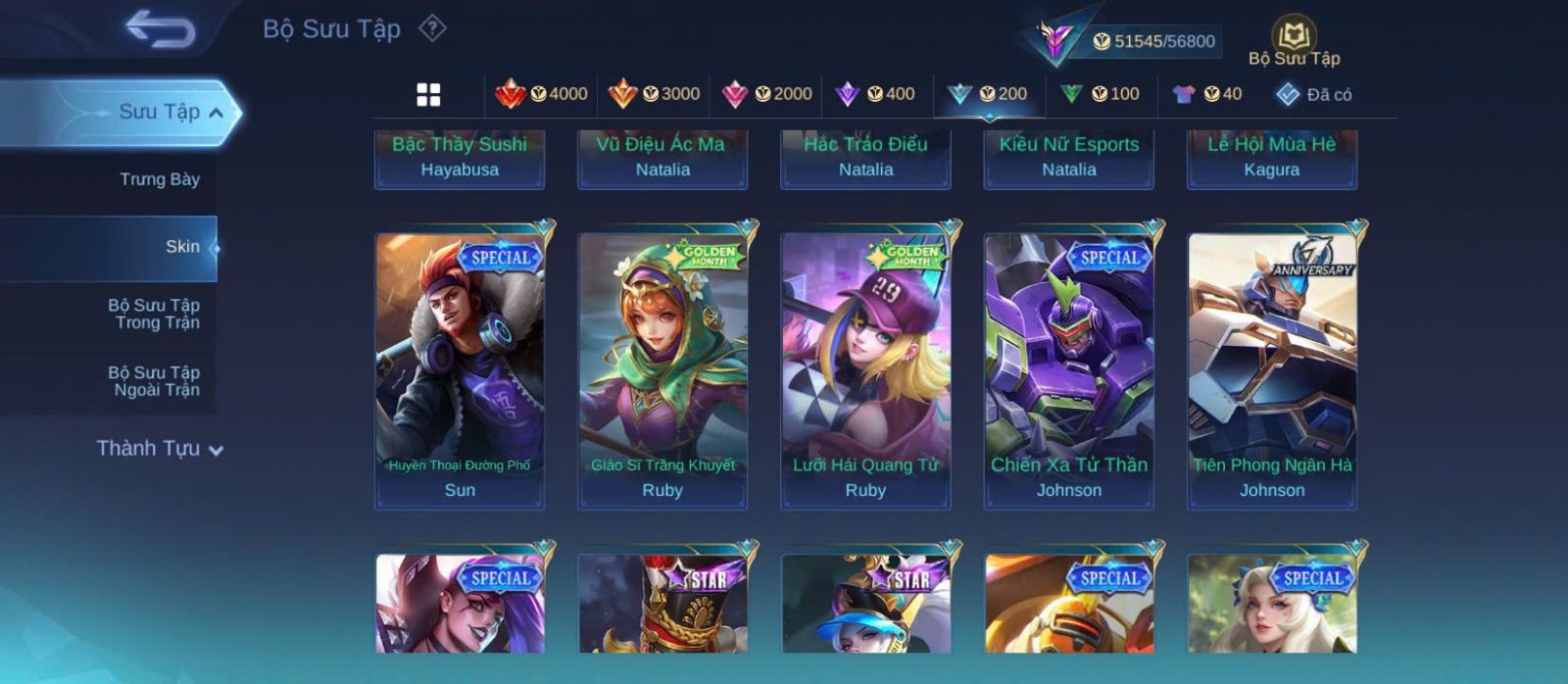Open the Bộ Sưu Tập book icon
The width and height of the screenshot is (1568, 684).
click(1294, 43)
